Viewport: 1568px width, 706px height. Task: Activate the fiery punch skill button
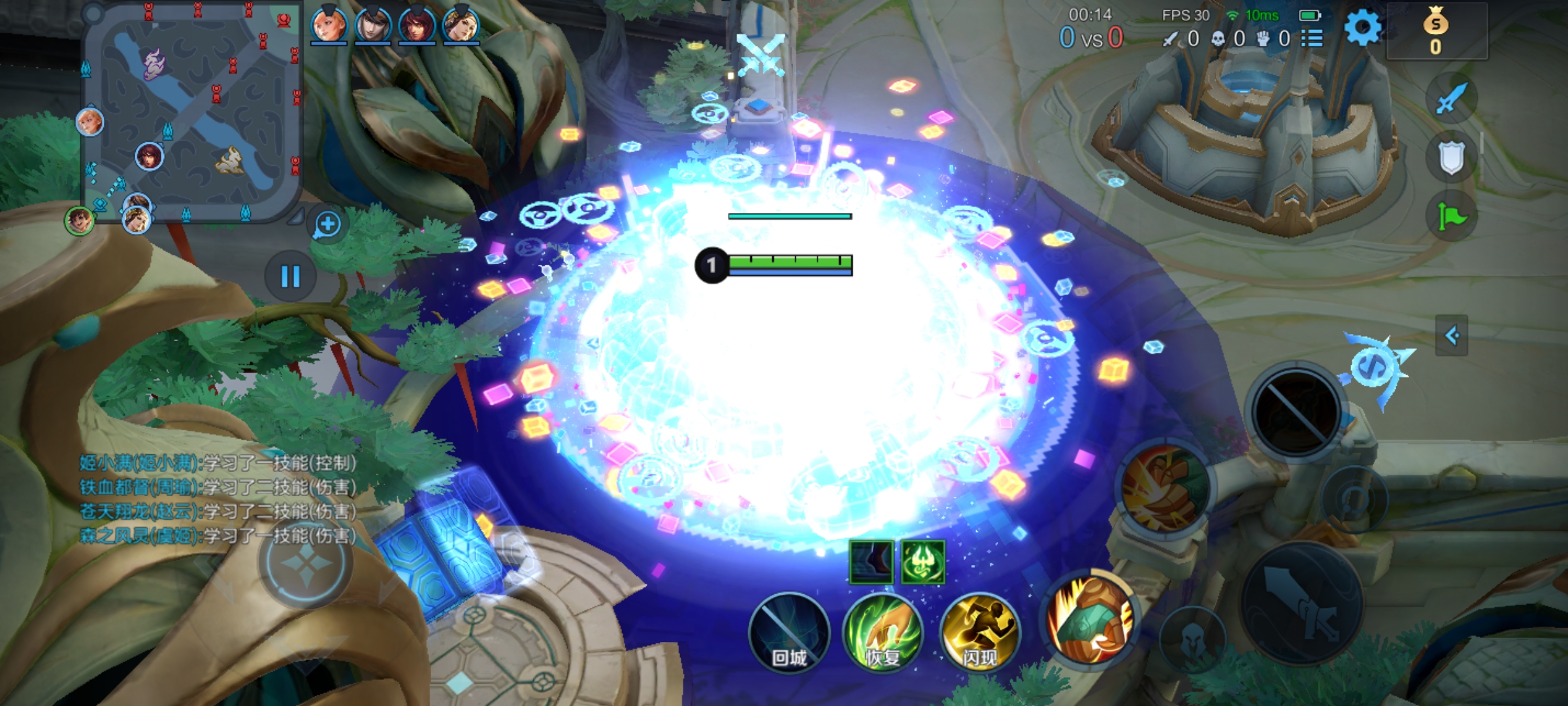tap(1164, 488)
